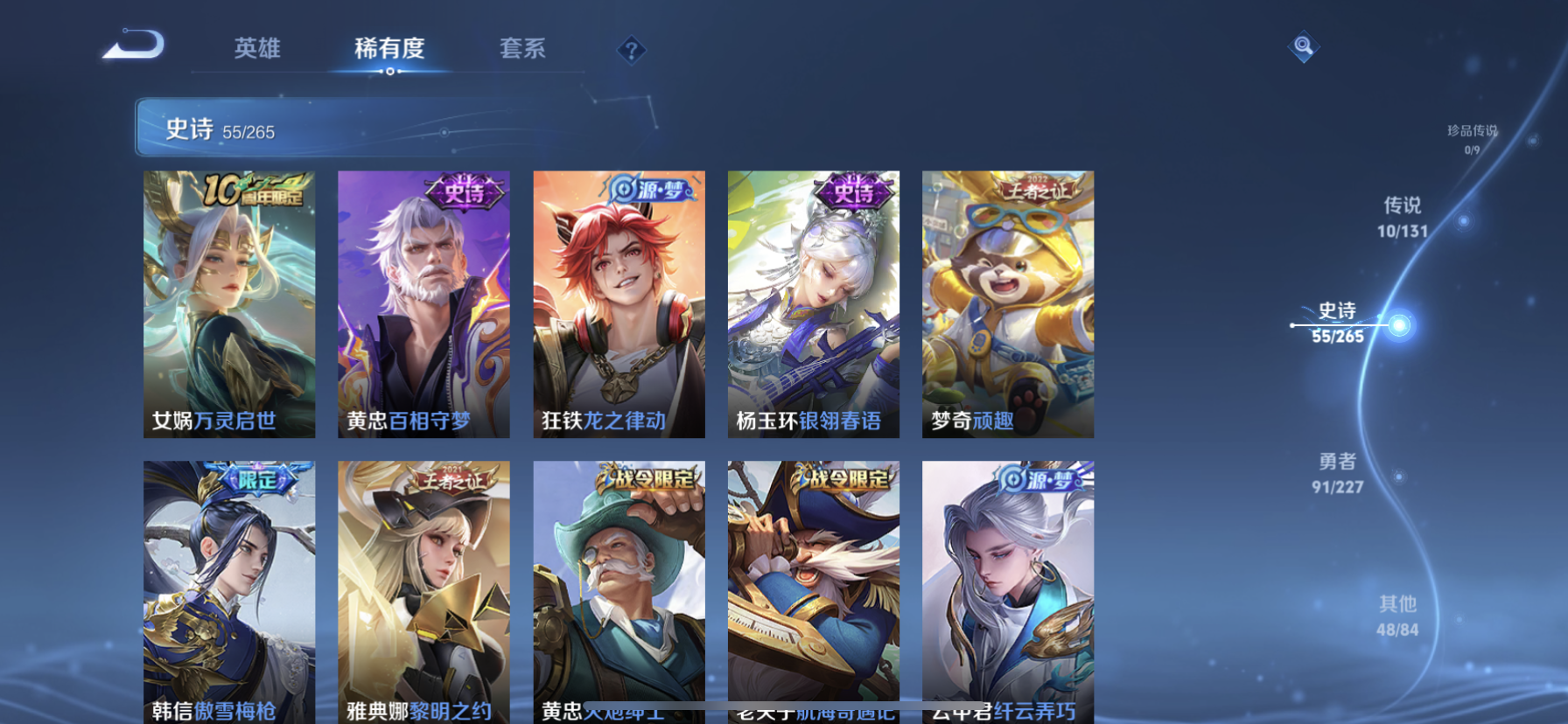Switch to the 英雄 tab
This screenshot has height=724, width=1568.
(258, 50)
